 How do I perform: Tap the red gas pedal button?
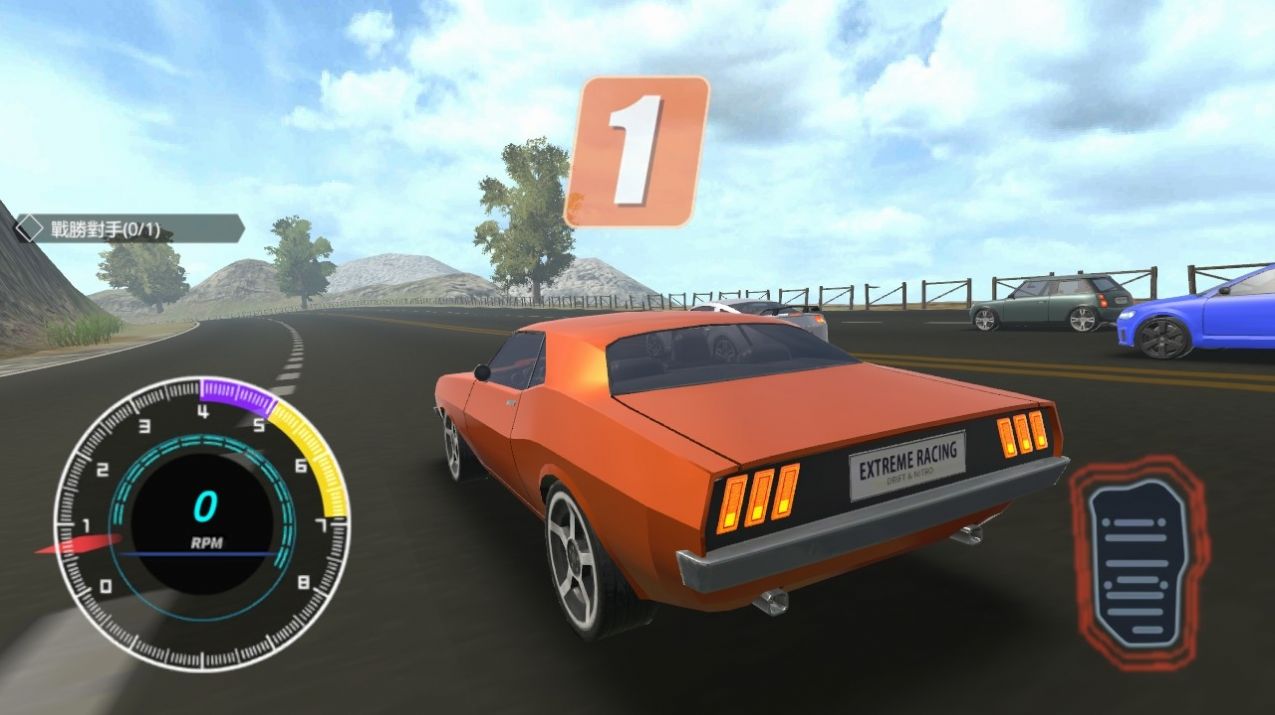click(x=1138, y=561)
